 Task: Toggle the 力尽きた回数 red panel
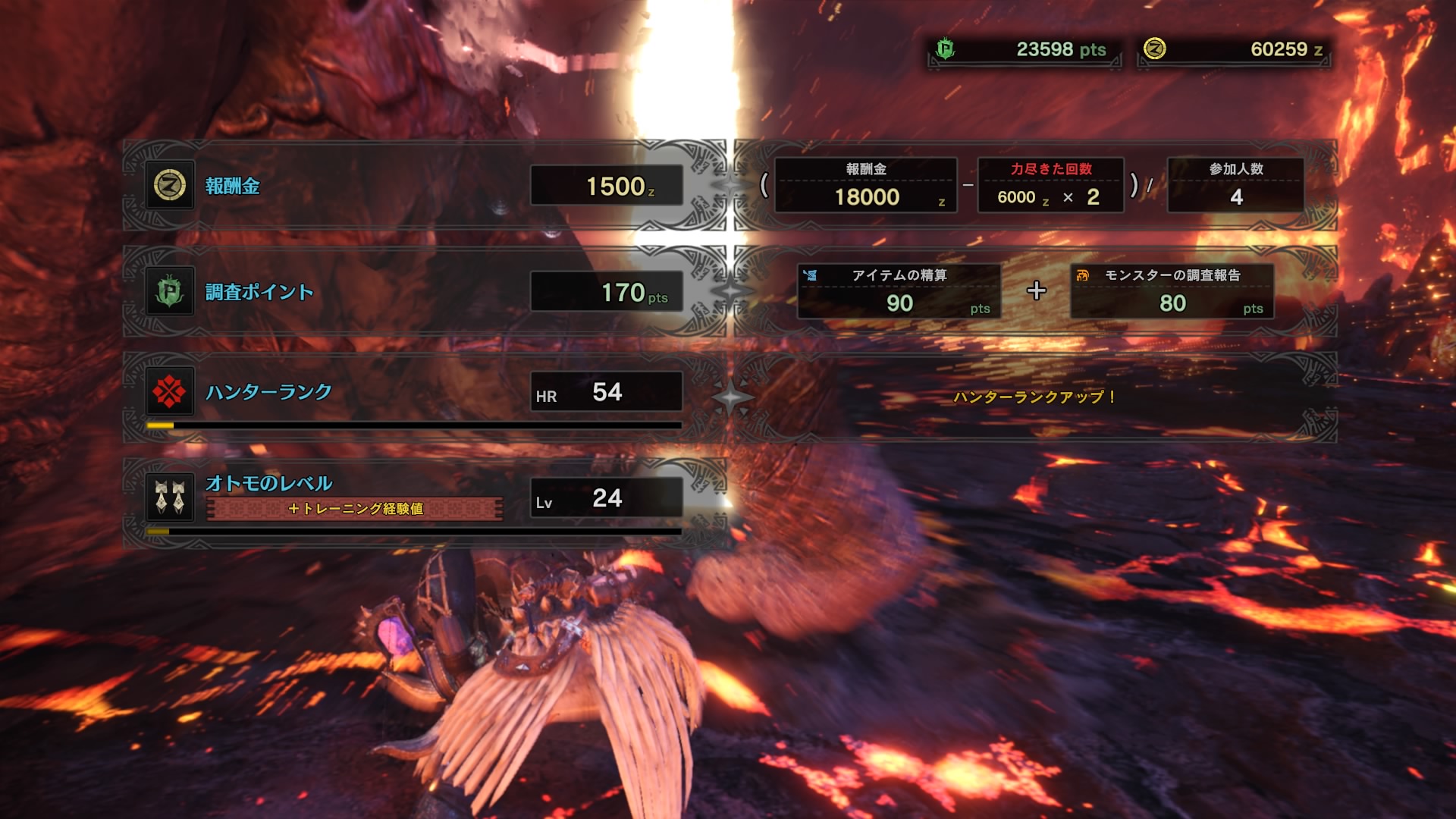pyautogui.click(x=1050, y=184)
